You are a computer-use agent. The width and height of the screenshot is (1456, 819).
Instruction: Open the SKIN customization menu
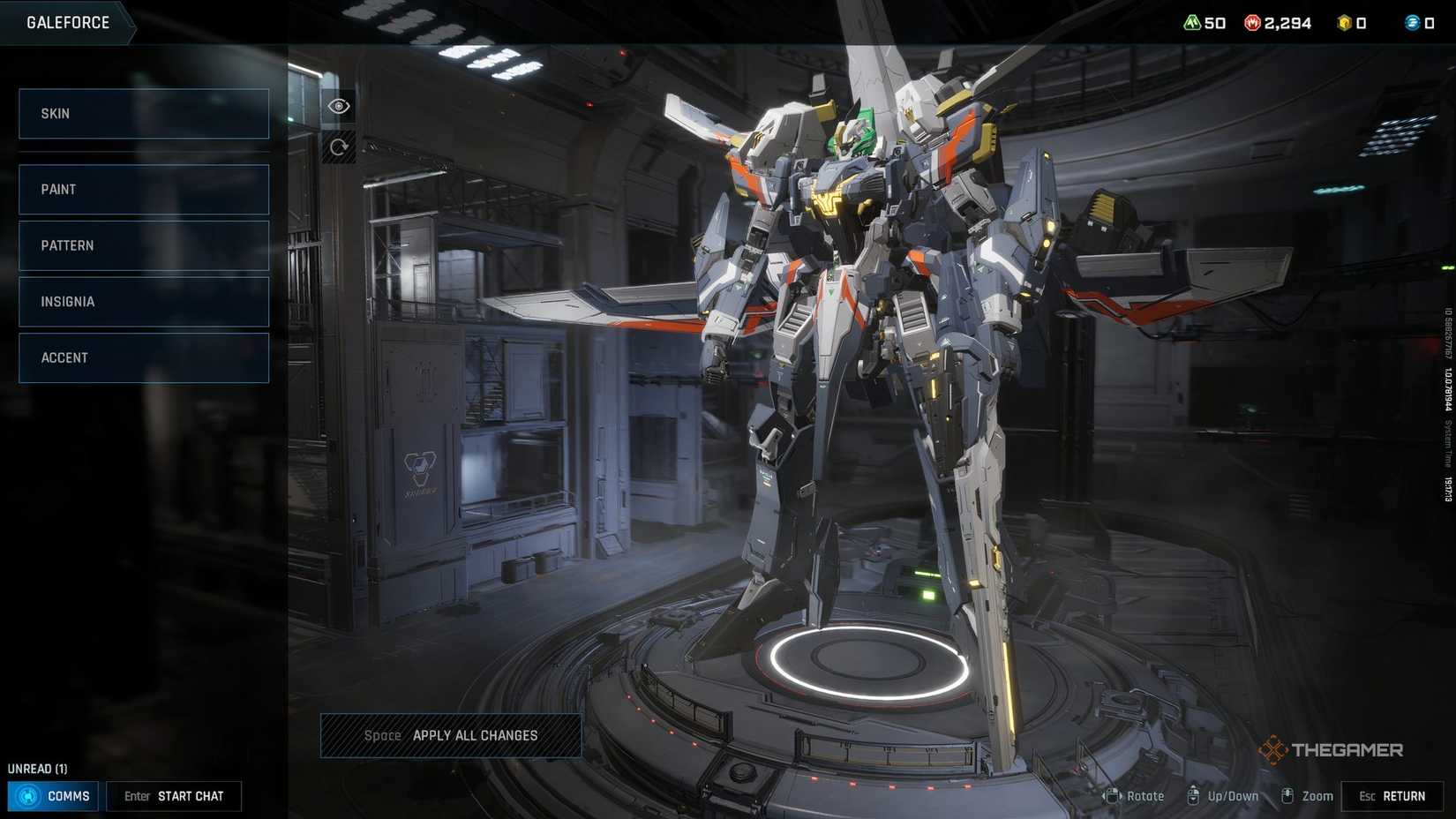coord(143,113)
